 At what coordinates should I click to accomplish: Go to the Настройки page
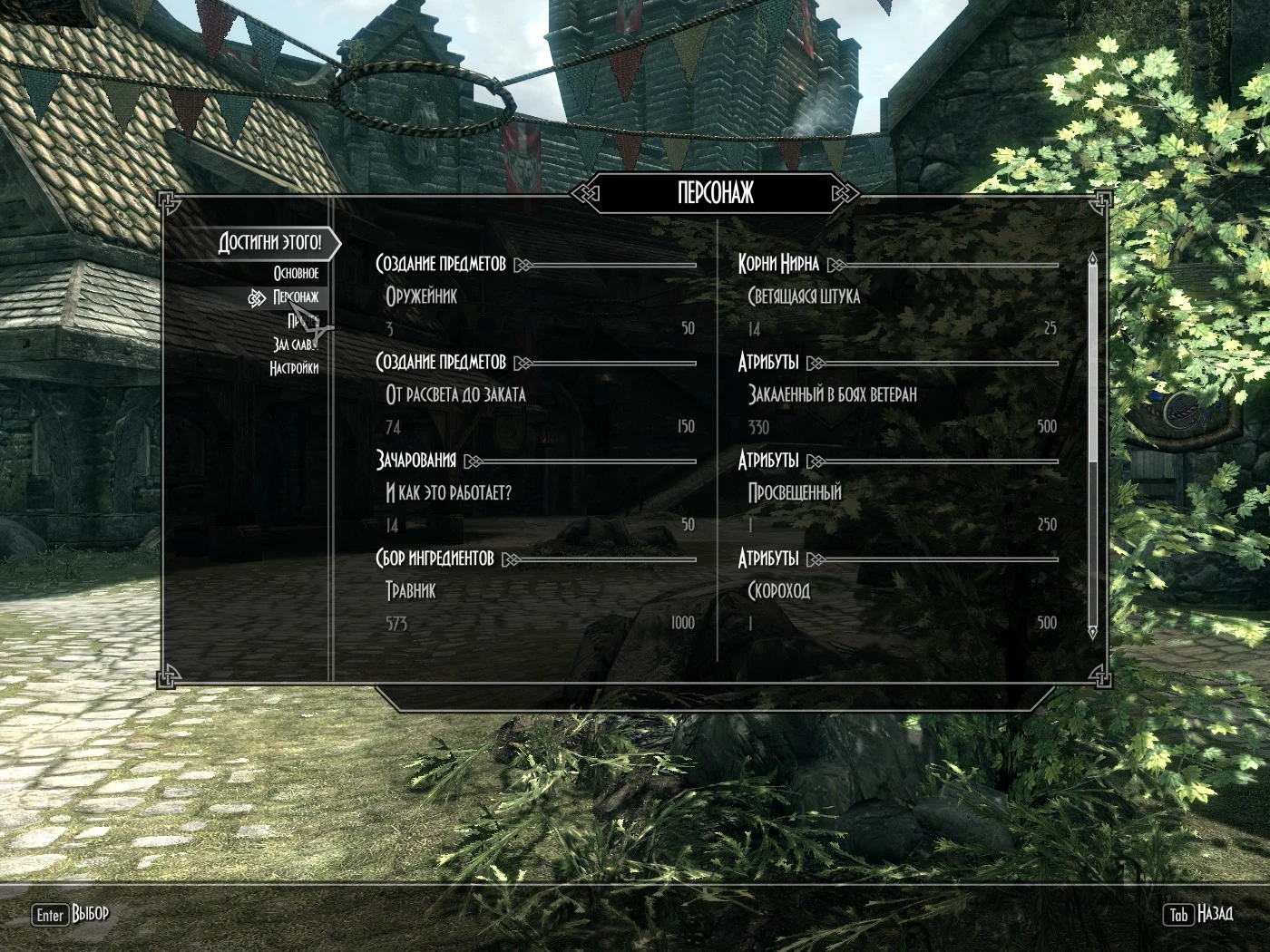click(x=294, y=368)
